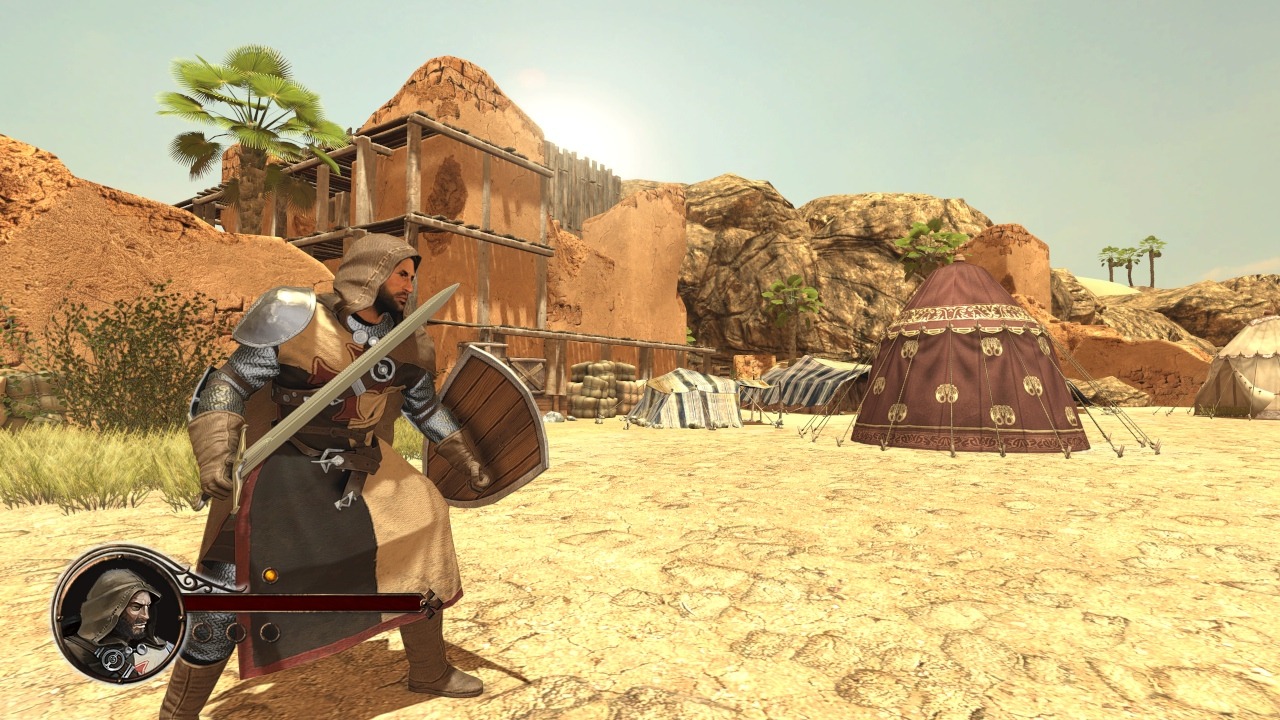Viewport: 1280px width, 720px height.
Task: Click the cross ornament at the health bar's end
Action: (x=429, y=603)
